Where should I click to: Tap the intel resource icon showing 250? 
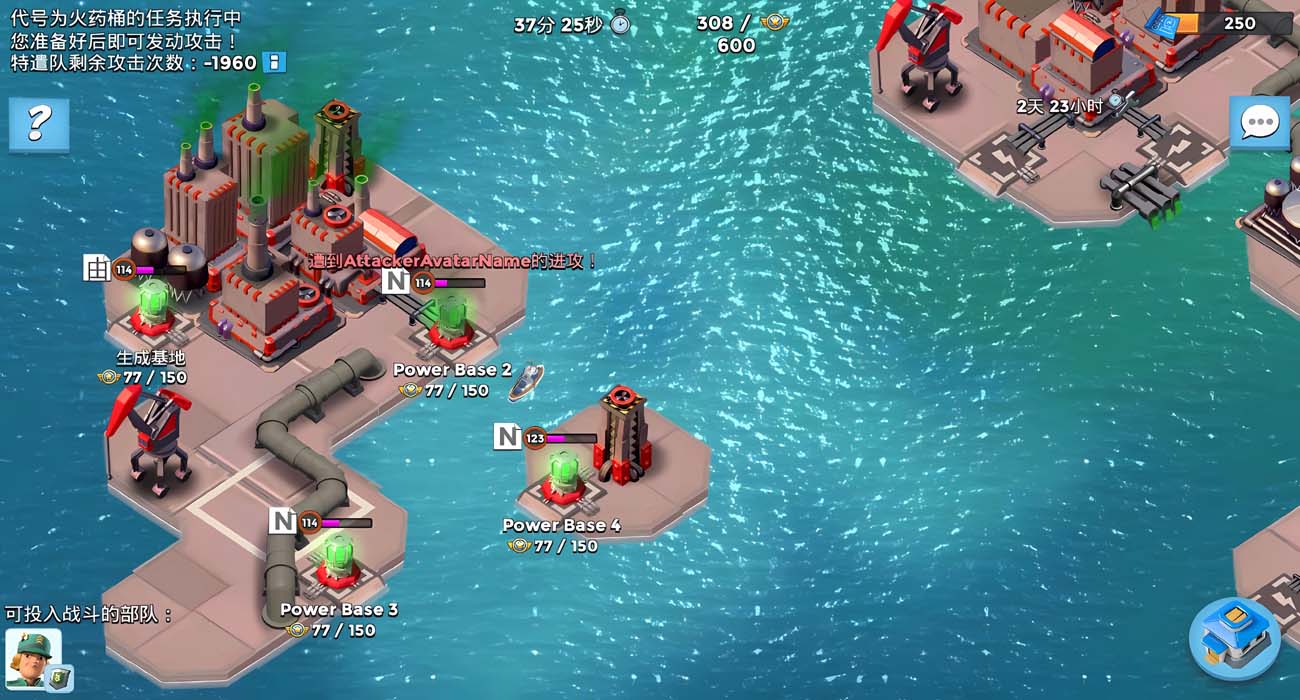point(1165,24)
